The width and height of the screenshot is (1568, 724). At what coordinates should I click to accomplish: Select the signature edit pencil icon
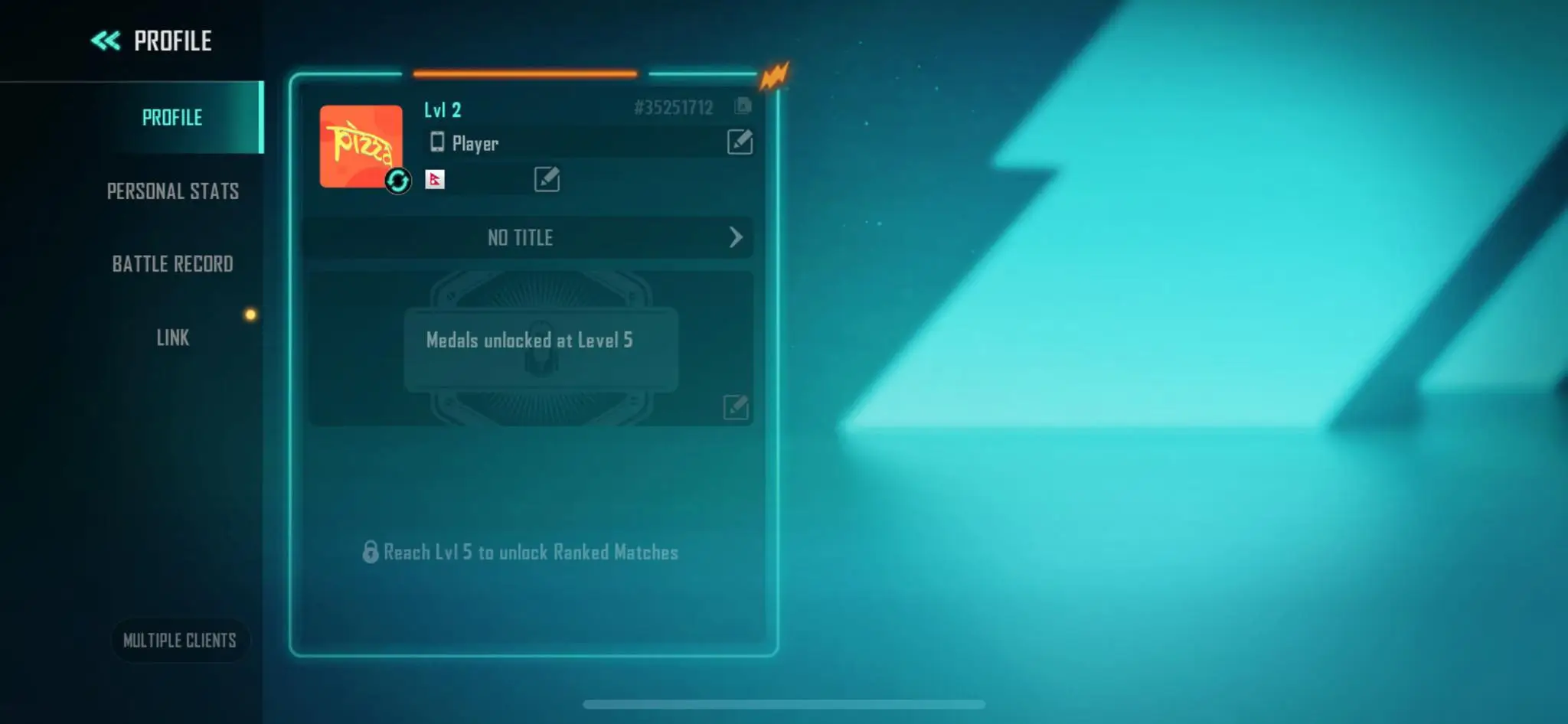(x=545, y=180)
